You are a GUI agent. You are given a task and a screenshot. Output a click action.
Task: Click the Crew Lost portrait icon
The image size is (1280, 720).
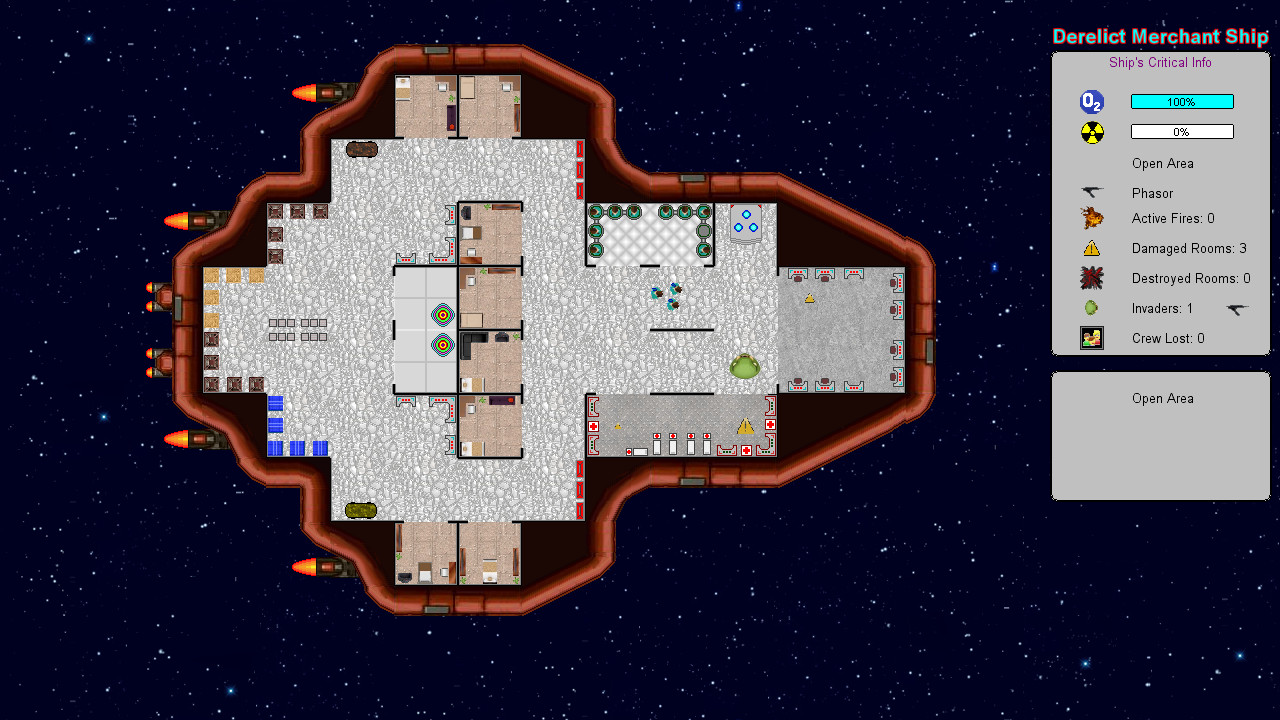[x=1092, y=338]
